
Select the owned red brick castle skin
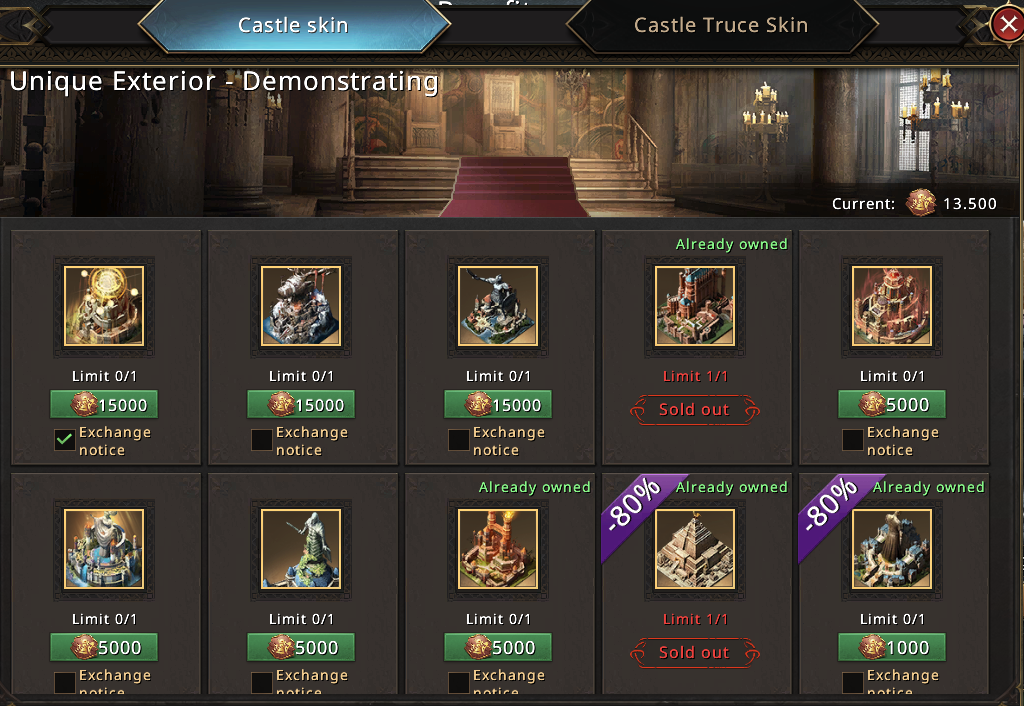click(x=695, y=305)
